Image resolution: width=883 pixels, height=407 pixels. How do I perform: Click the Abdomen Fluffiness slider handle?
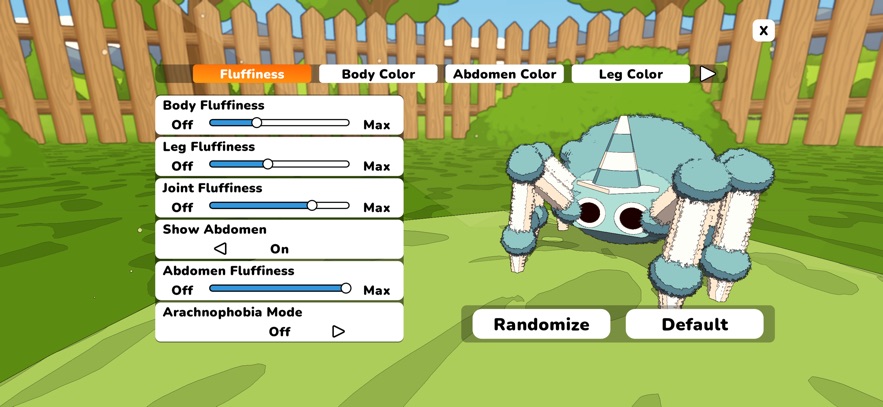(346, 288)
